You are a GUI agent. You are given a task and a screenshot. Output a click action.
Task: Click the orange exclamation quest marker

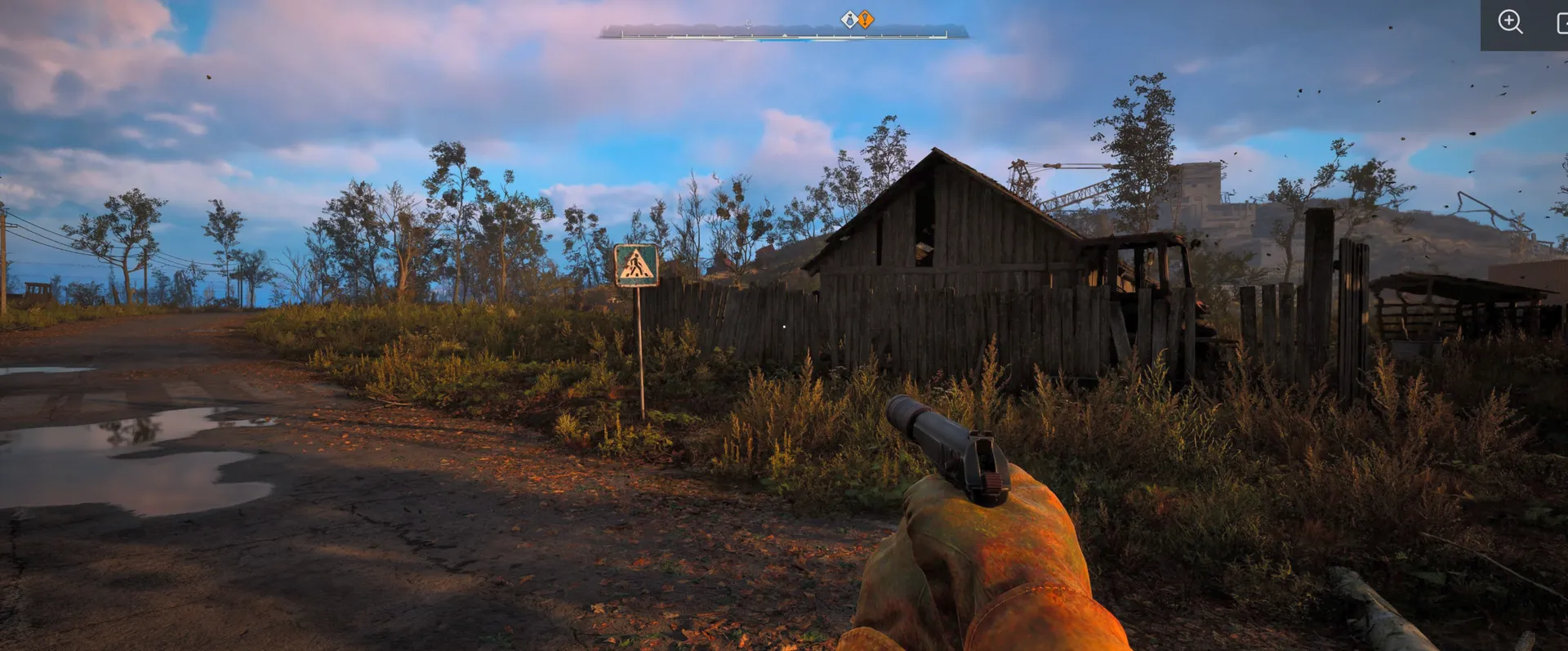[866, 19]
